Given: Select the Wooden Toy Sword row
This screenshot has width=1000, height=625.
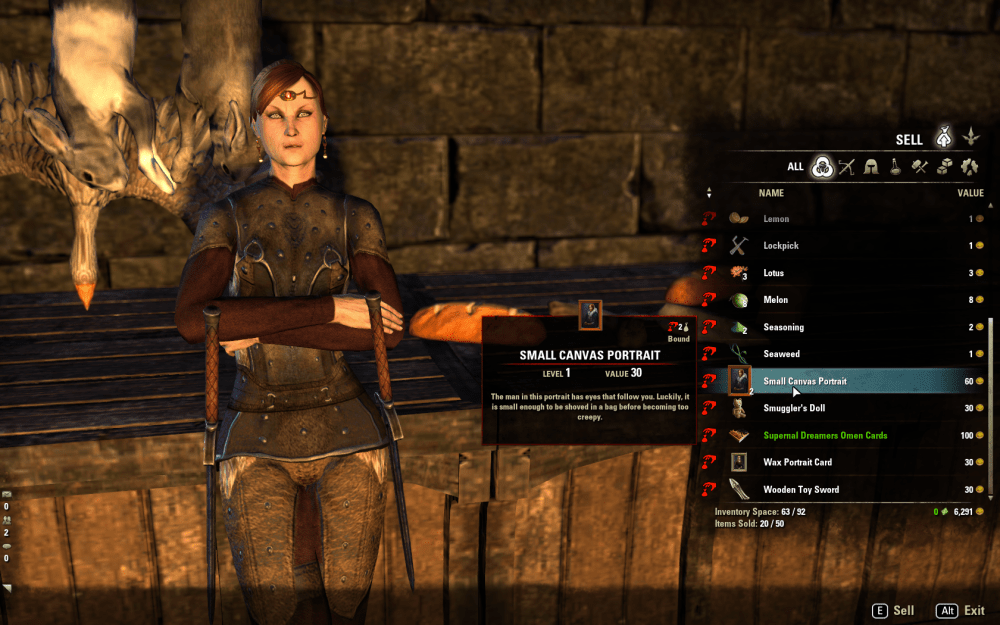Looking at the screenshot, I should tap(850, 489).
